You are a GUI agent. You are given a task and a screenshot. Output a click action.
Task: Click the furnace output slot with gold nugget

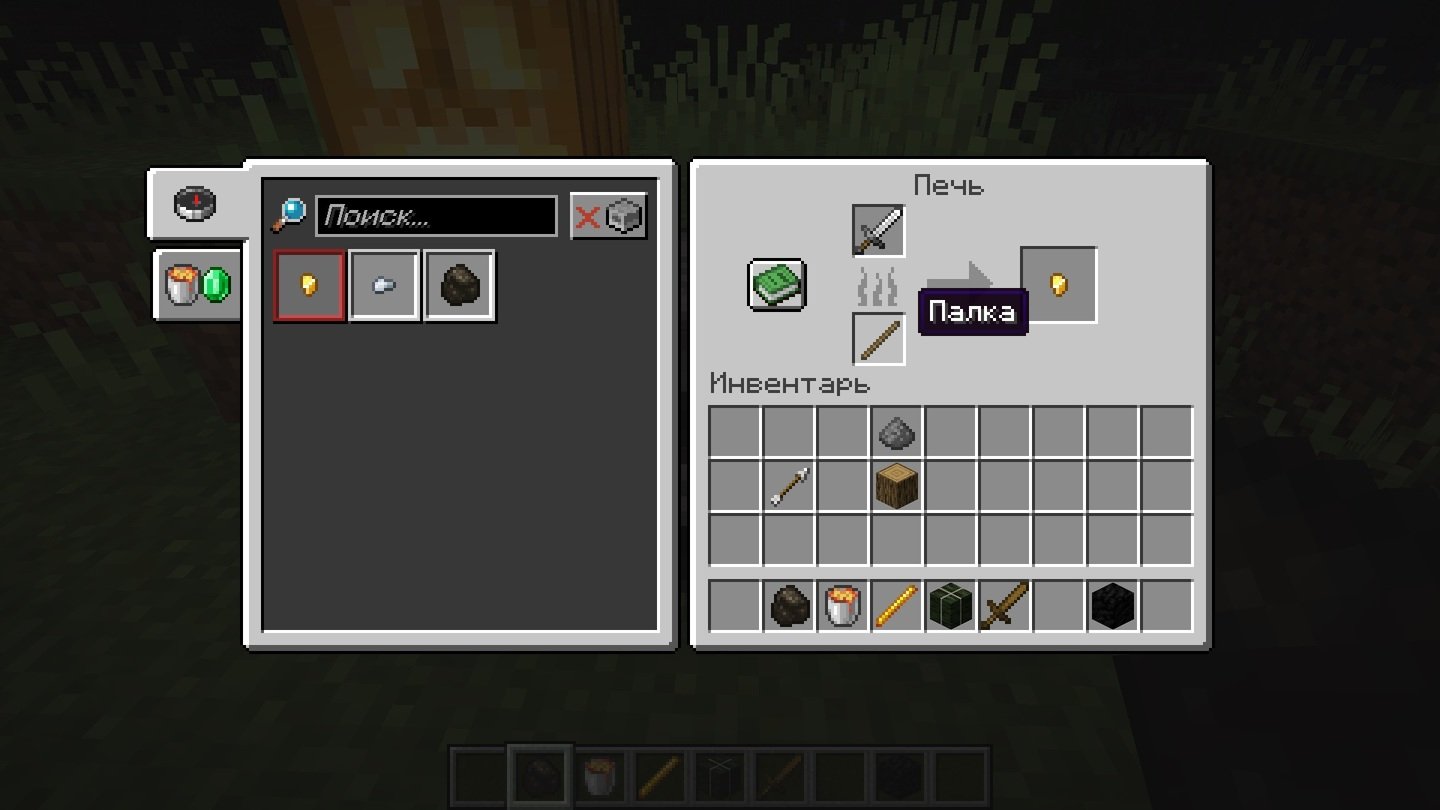(x=1058, y=285)
